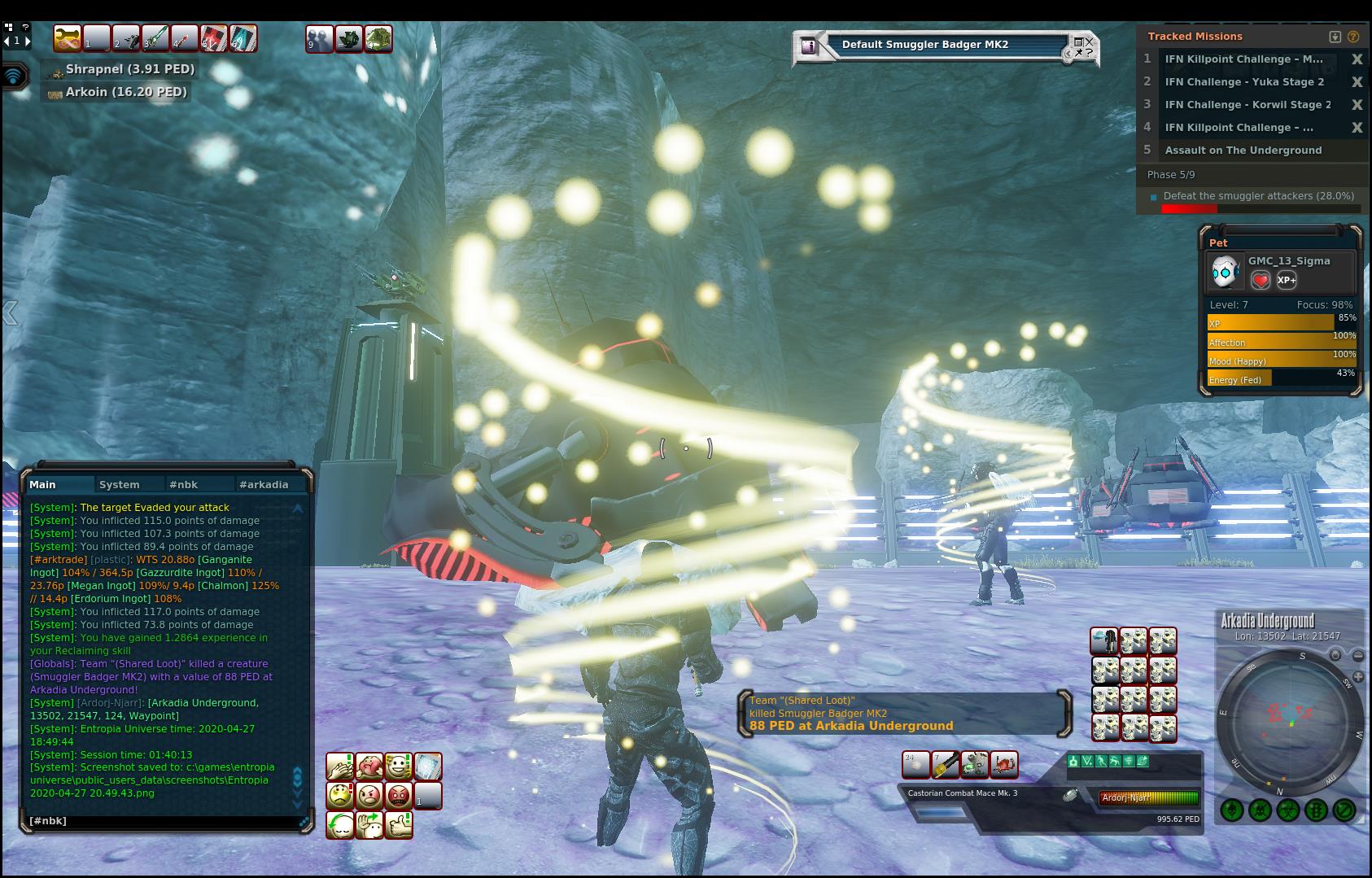Zoom in the radar with the plus button
This screenshot has height=878, width=1372.
point(1335,655)
